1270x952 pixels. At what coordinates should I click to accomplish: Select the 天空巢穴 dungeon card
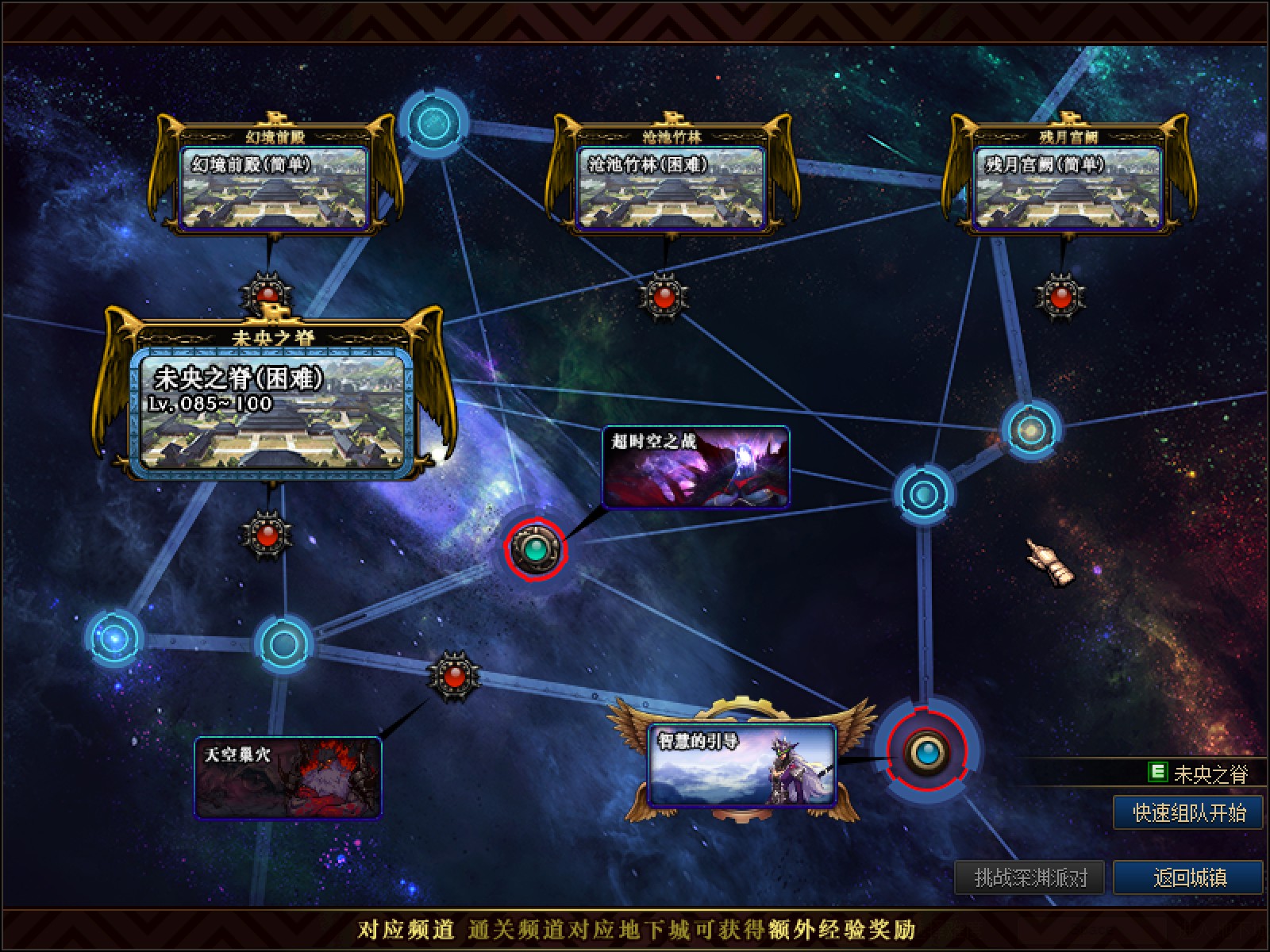tap(288, 777)
